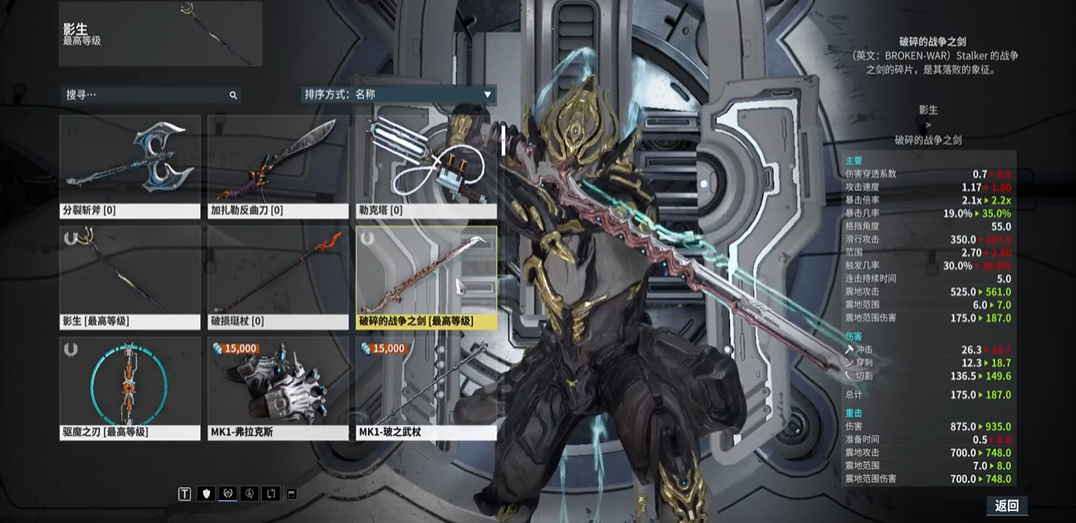Screen dimensions: 1076x523
Task: Click the weapon search field
Action: (x=150, y=95)
